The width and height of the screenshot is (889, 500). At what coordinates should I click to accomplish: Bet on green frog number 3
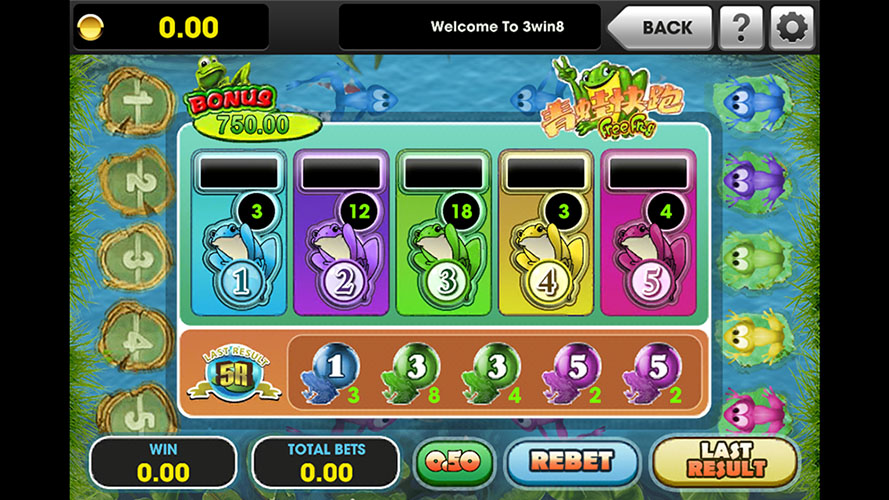(440, 250)
